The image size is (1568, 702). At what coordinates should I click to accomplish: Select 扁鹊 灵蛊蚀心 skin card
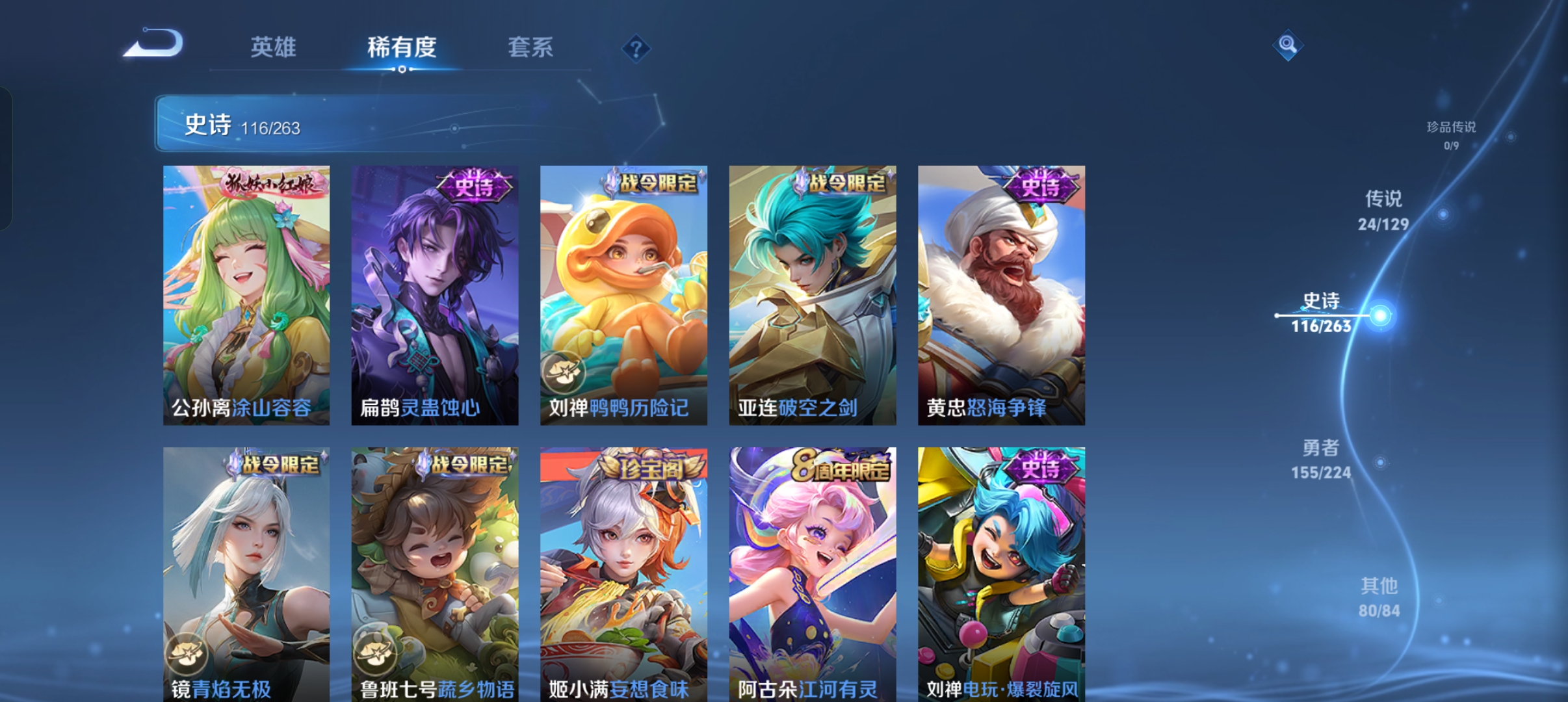coord(435,295)
